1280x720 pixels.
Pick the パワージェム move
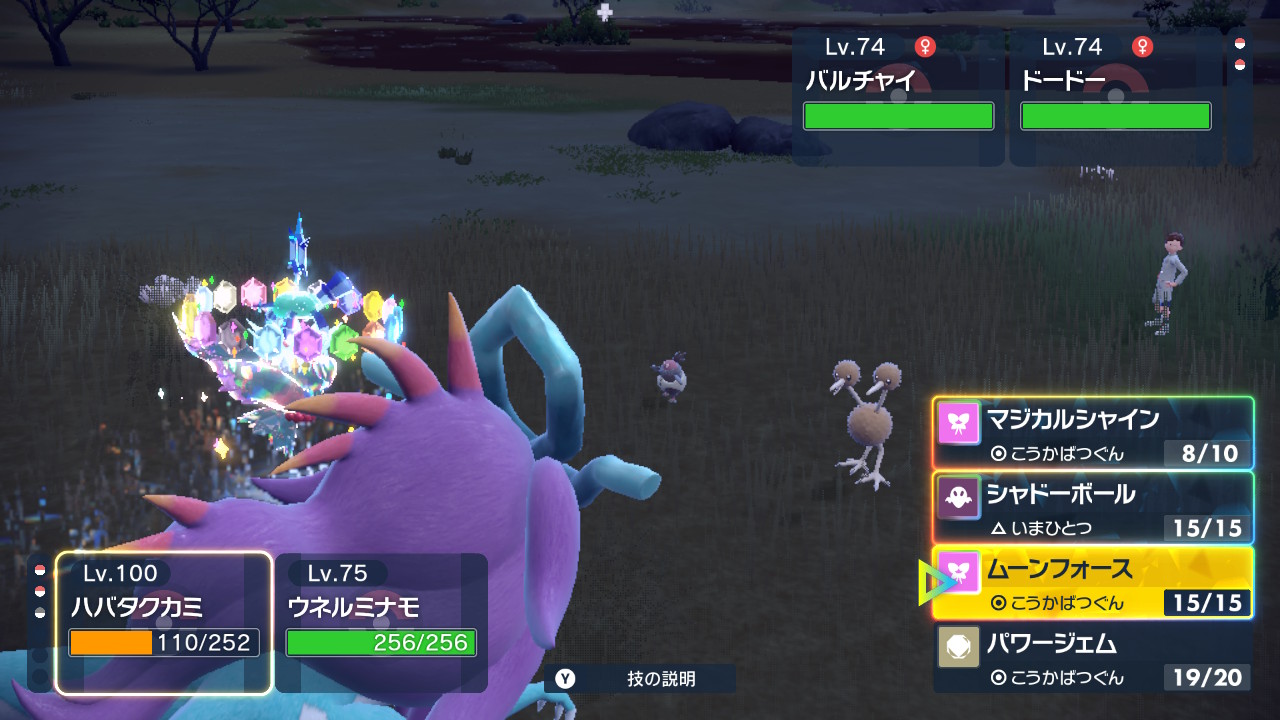1093,658
